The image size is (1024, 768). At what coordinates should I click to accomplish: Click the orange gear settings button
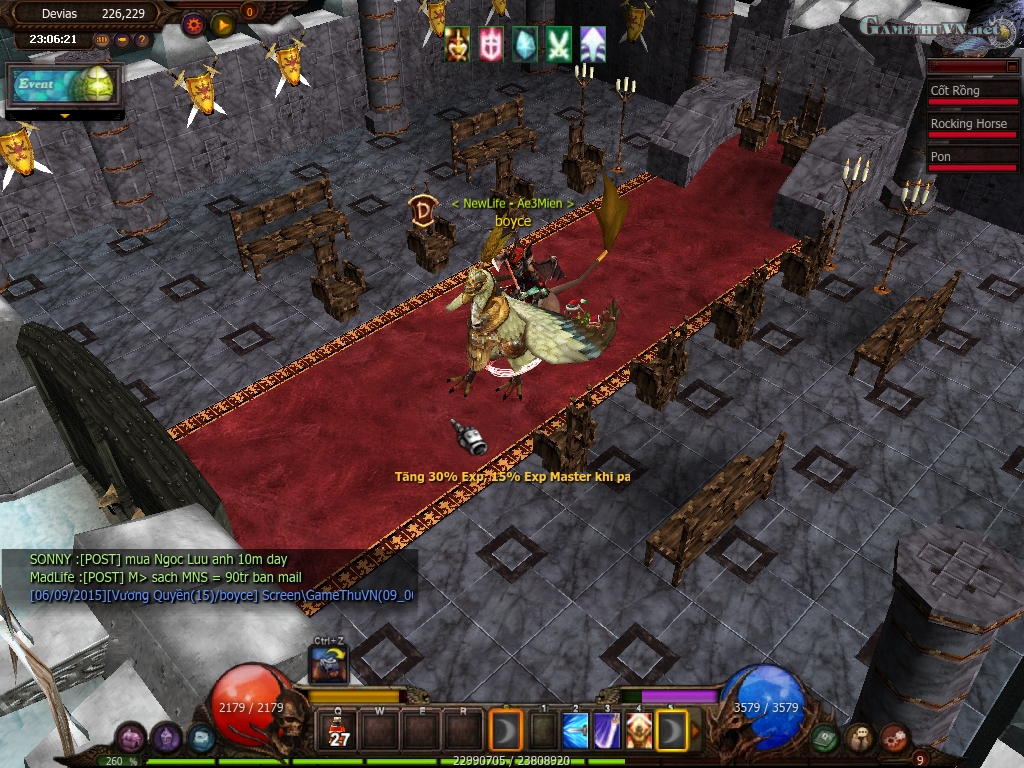pos(194,24)
